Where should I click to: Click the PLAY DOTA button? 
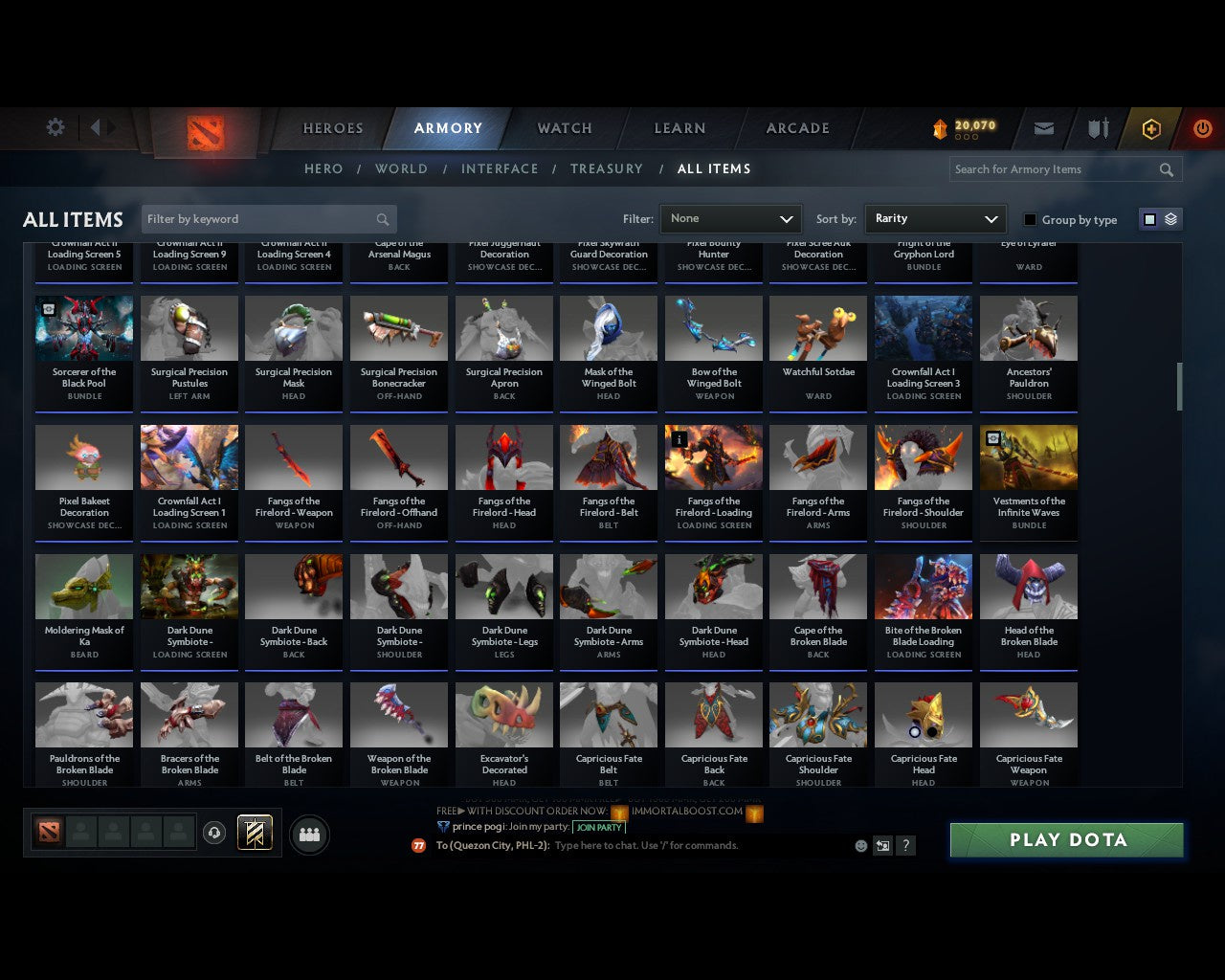tap(1065, 839)
